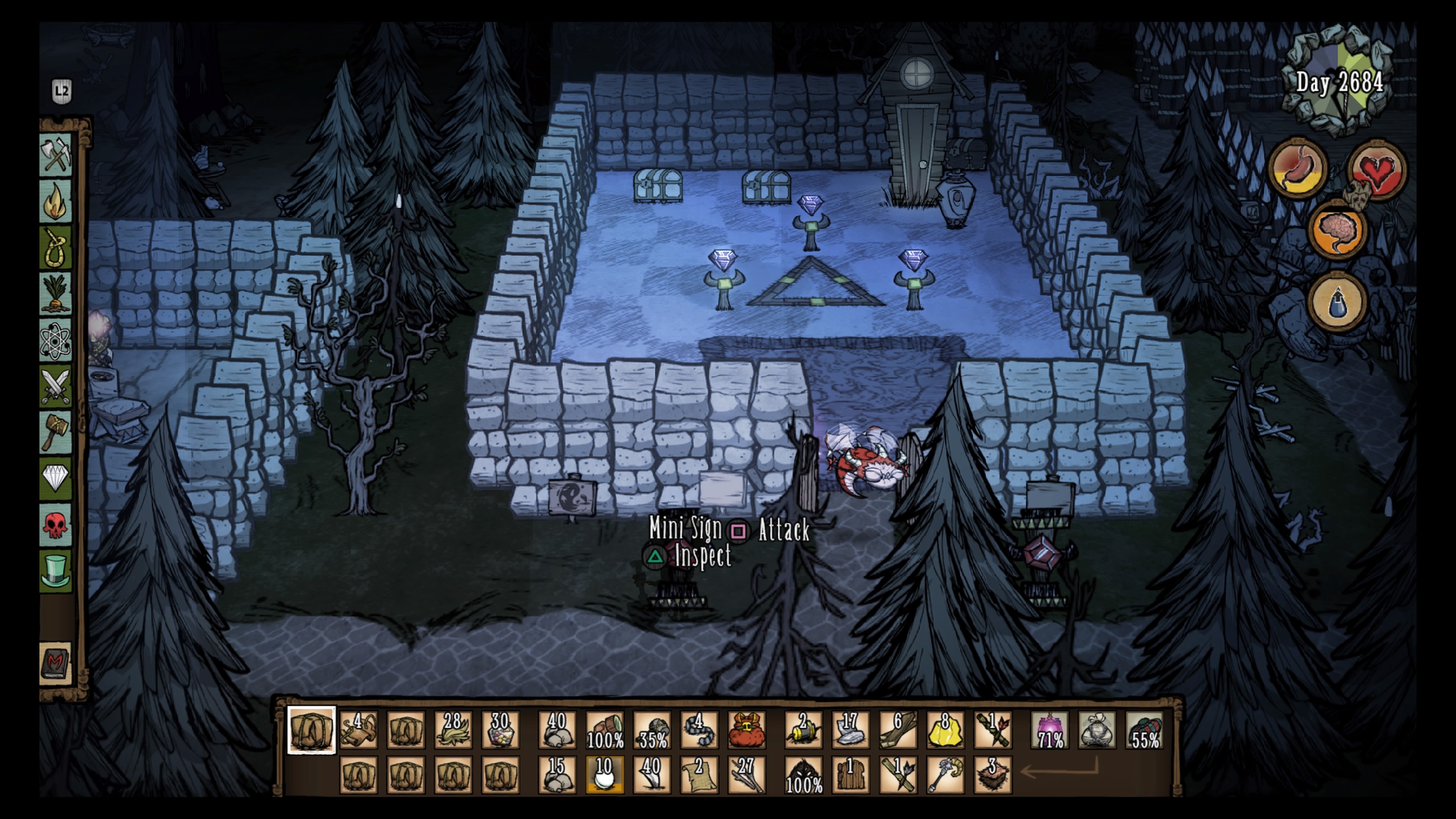Image resolution: width=1456 pixels, height=819 pixels.
Task: Open the Codex Umbra book tab
Action: (55, 663)
